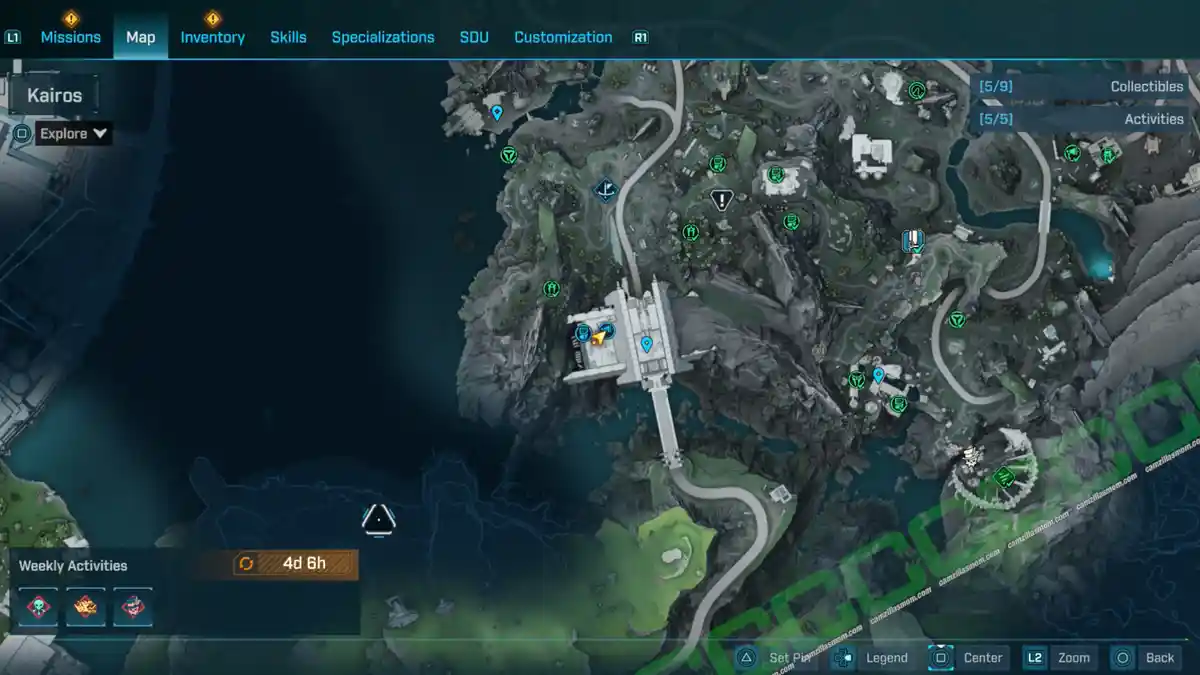The height and width of the screenshot is (675, 1200).
Task: Expand the Explore dropdown under Kairos
Action: pyautogui.click(x=75, y=133)
